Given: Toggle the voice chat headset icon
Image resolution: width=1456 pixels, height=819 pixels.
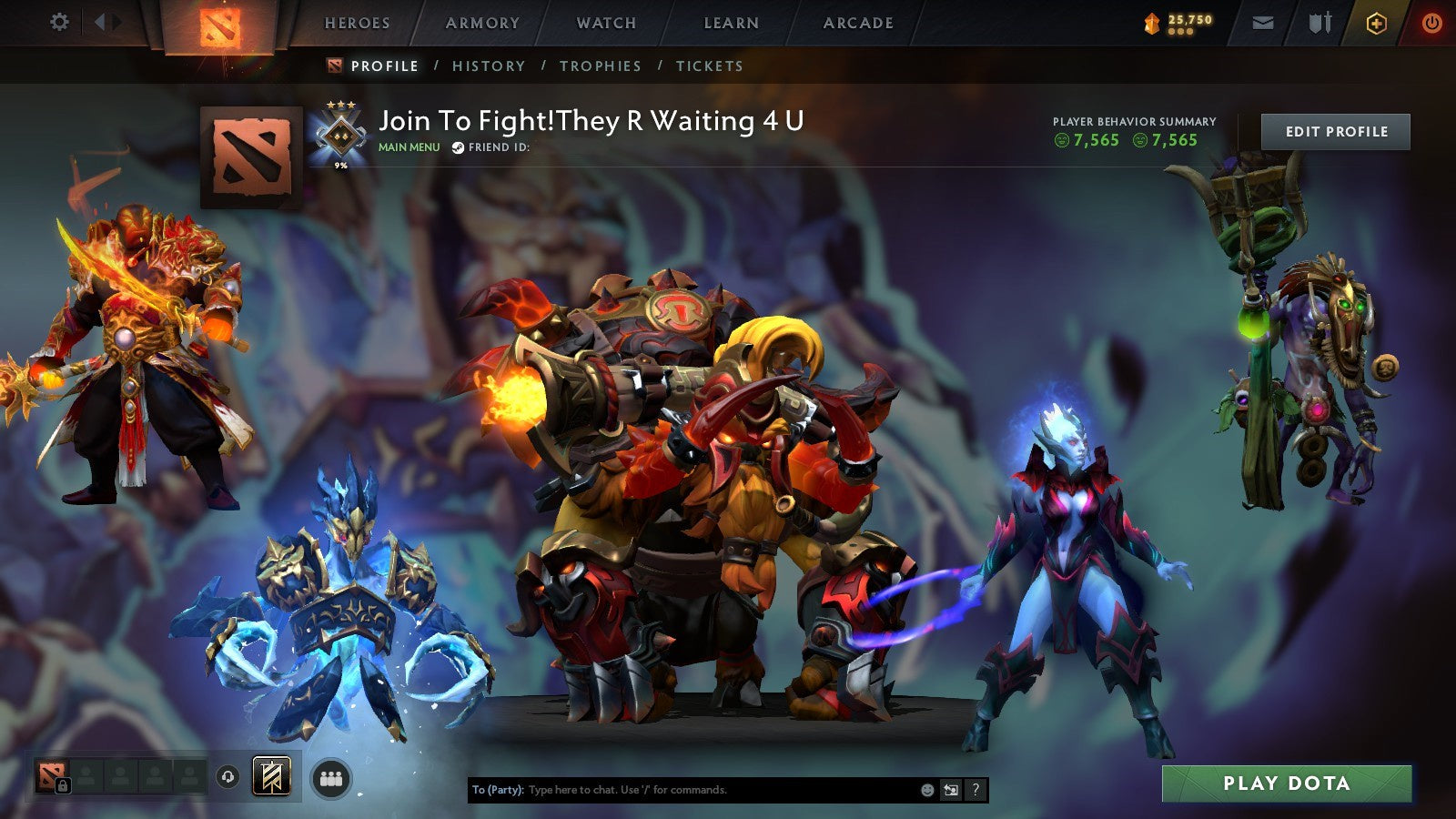Looking at the screenshot, I should tap(228, 776).
